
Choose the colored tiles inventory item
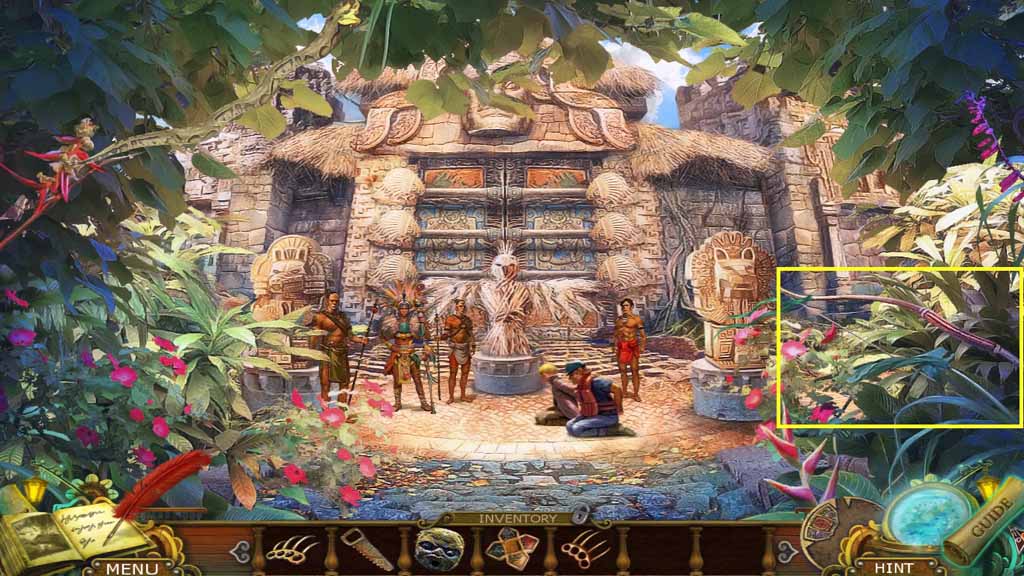tap(512, 549)
